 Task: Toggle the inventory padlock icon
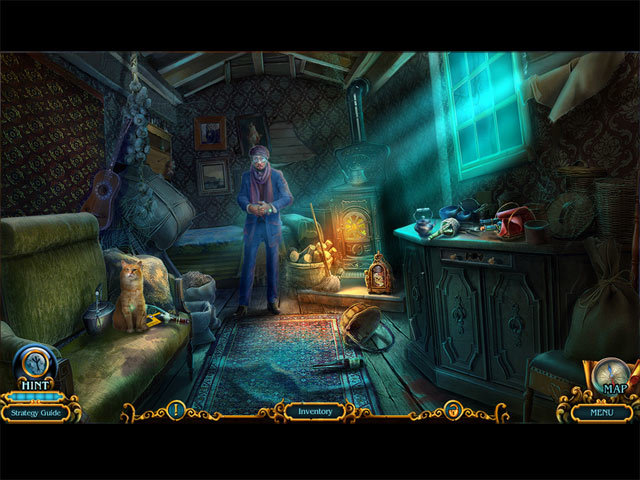452,410
